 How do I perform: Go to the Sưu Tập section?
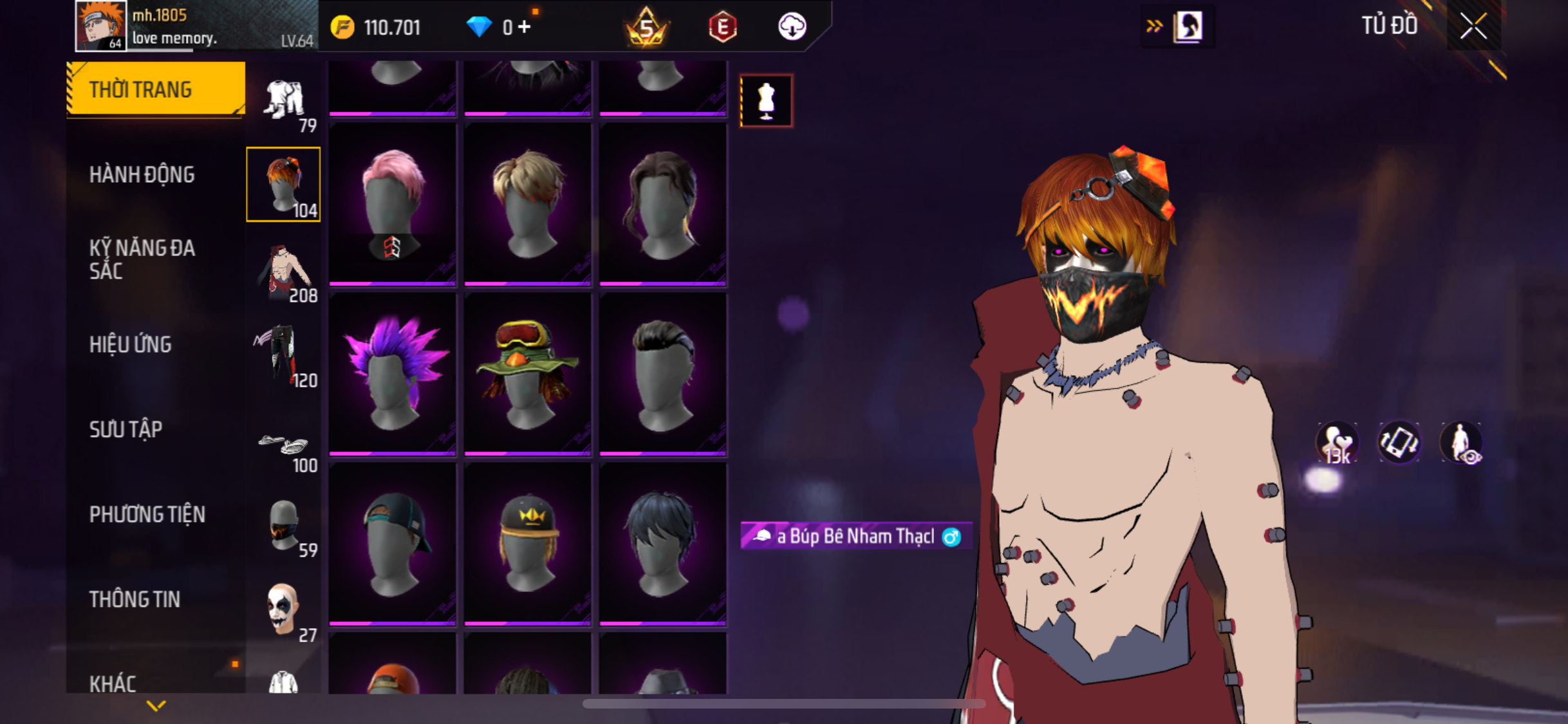(126, 429)
